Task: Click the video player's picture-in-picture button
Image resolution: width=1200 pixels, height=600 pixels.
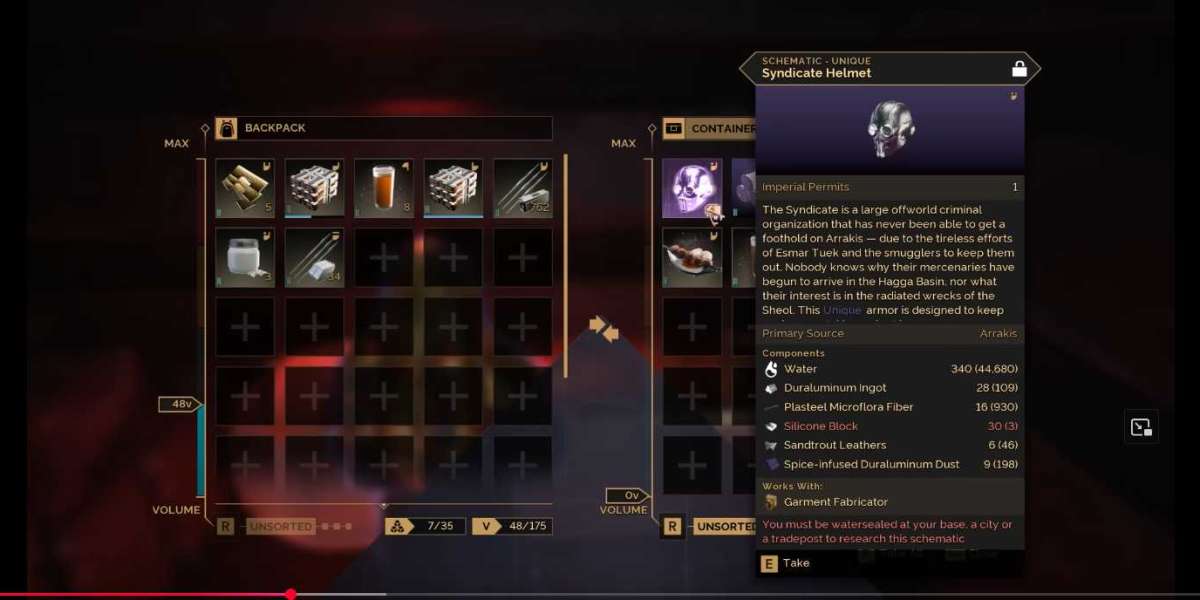Action: (x=1142, y=427)
